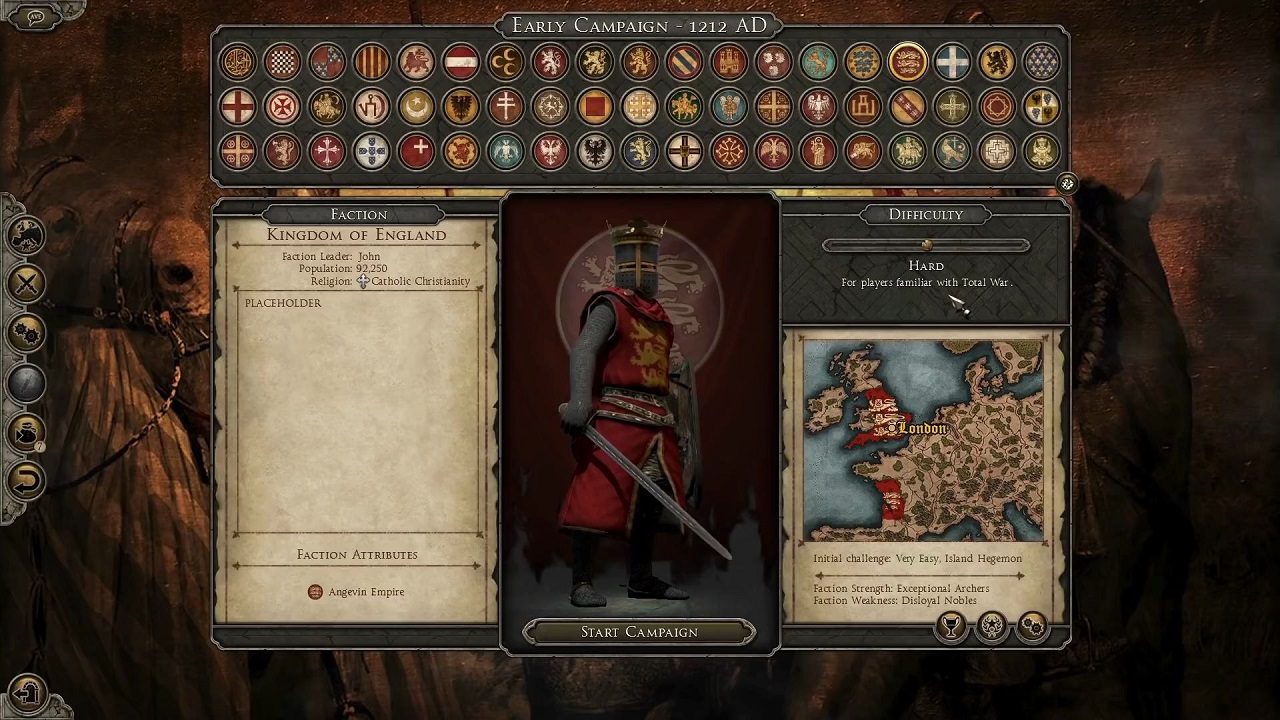Select the black-and-white checkered faction emblem
Viewport: 1280px width, 720px height.
tap(282, 62)
